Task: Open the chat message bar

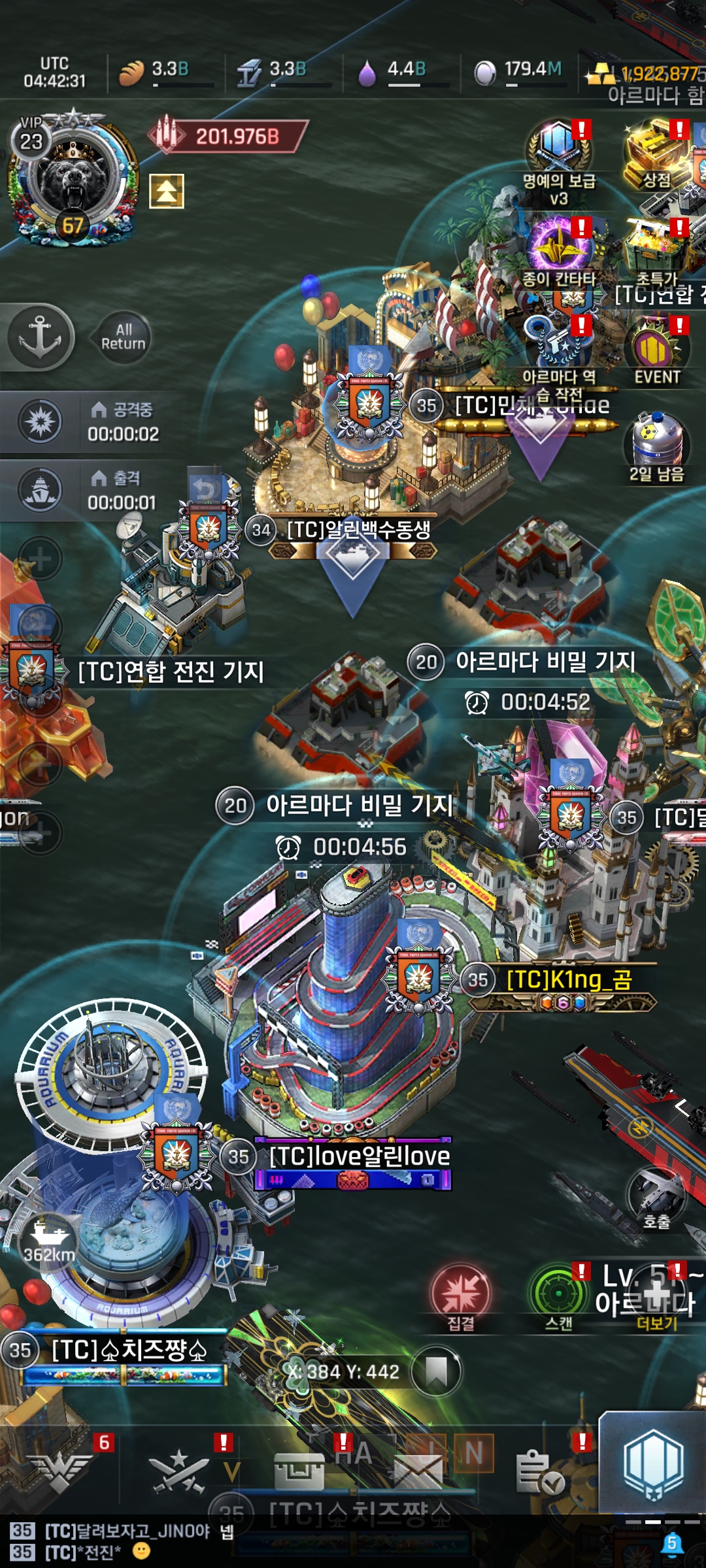Action: point(327,1541)
